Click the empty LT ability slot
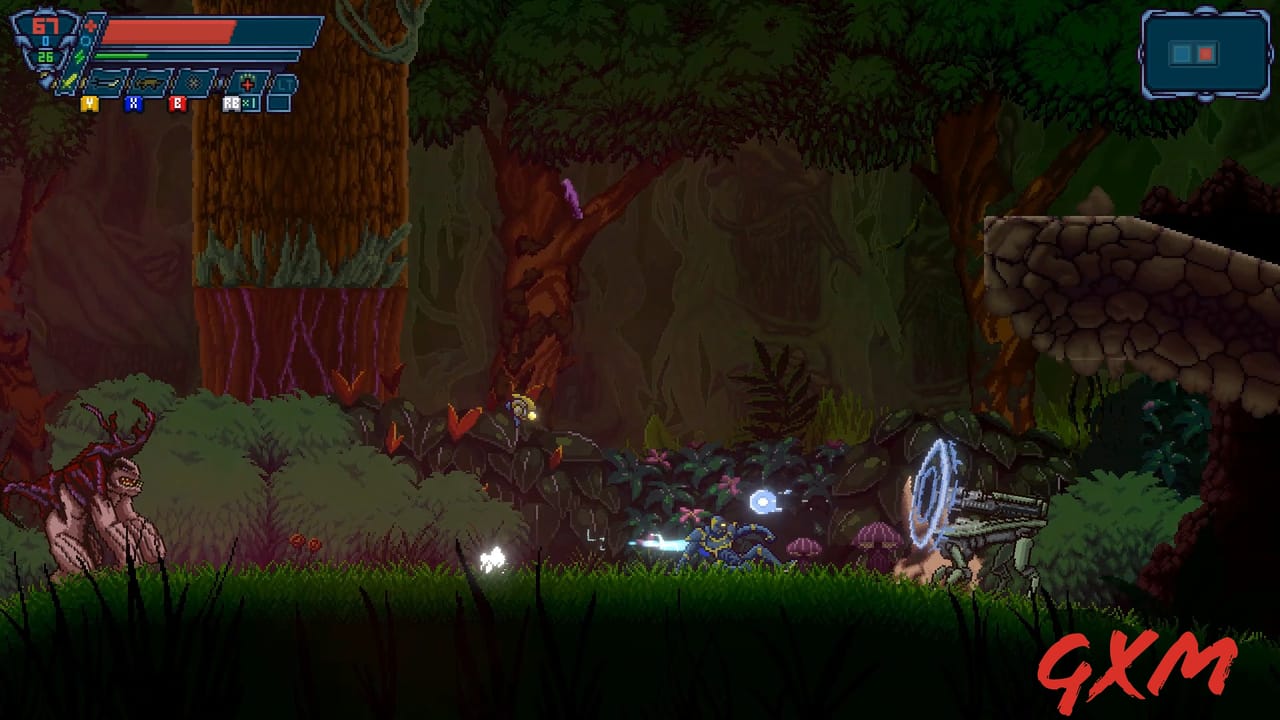Viewport: 1280px width, 720px height. click(x=285, y=83)
